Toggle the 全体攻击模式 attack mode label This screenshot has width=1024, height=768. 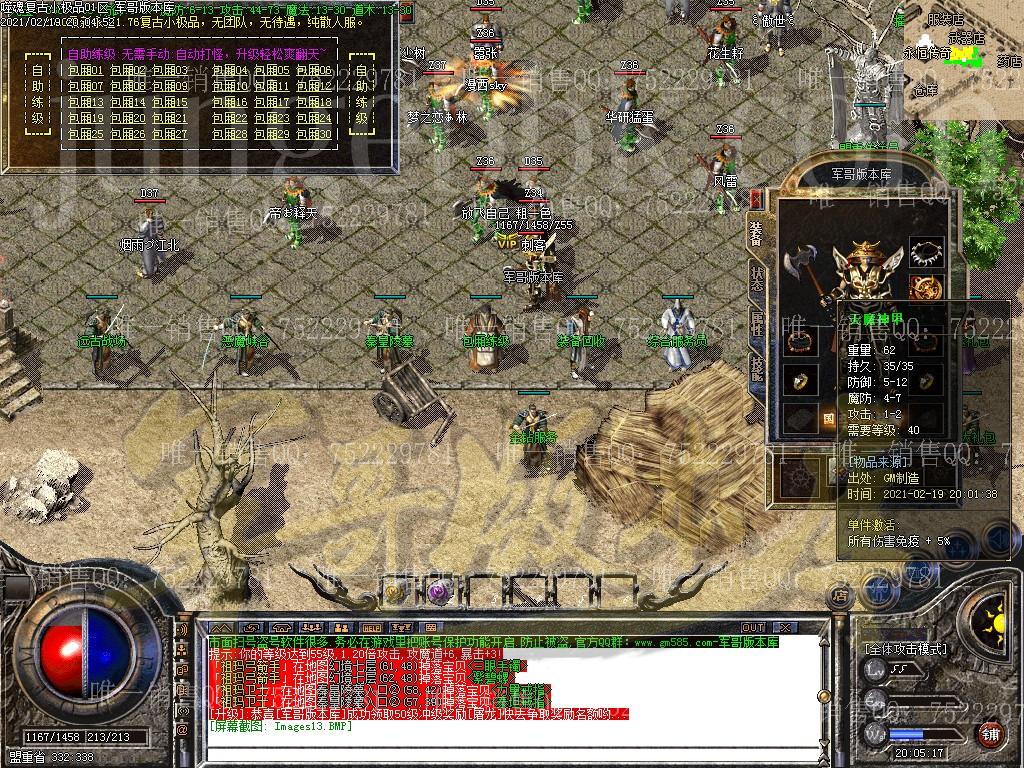905,649
